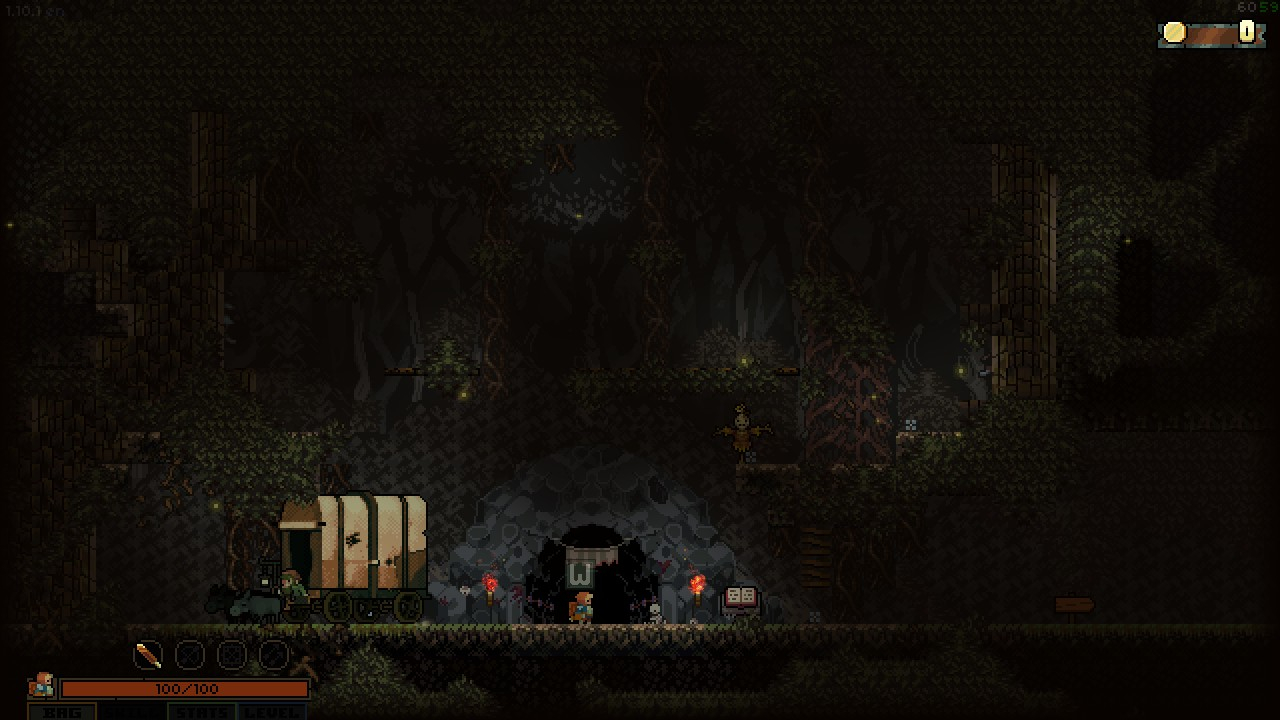
Task: Show the Level tab
Action: [270, 712]
